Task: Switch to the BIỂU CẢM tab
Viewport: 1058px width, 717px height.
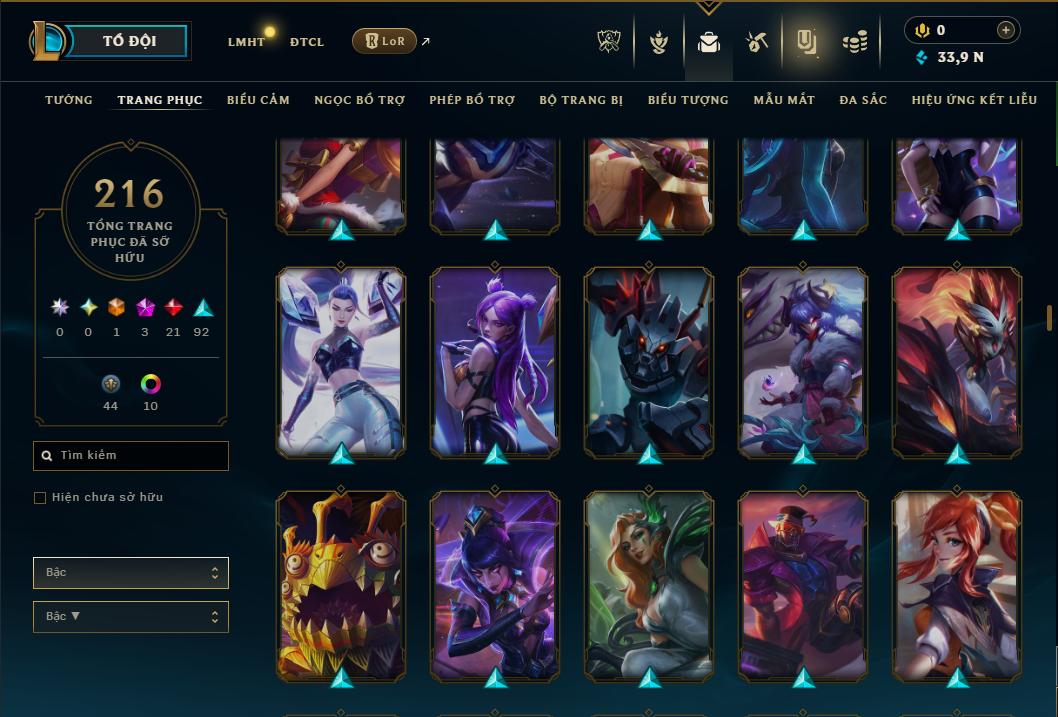Action: click(x=258, y=100)
